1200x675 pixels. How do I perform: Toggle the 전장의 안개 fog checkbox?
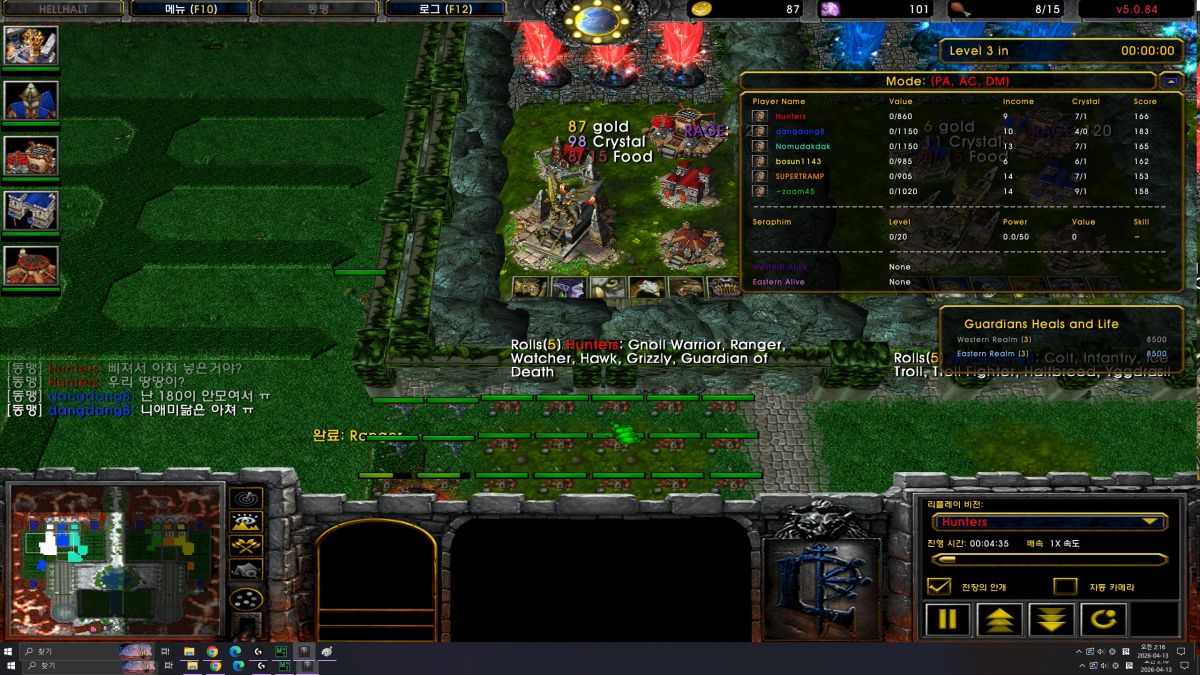(939, 586)
